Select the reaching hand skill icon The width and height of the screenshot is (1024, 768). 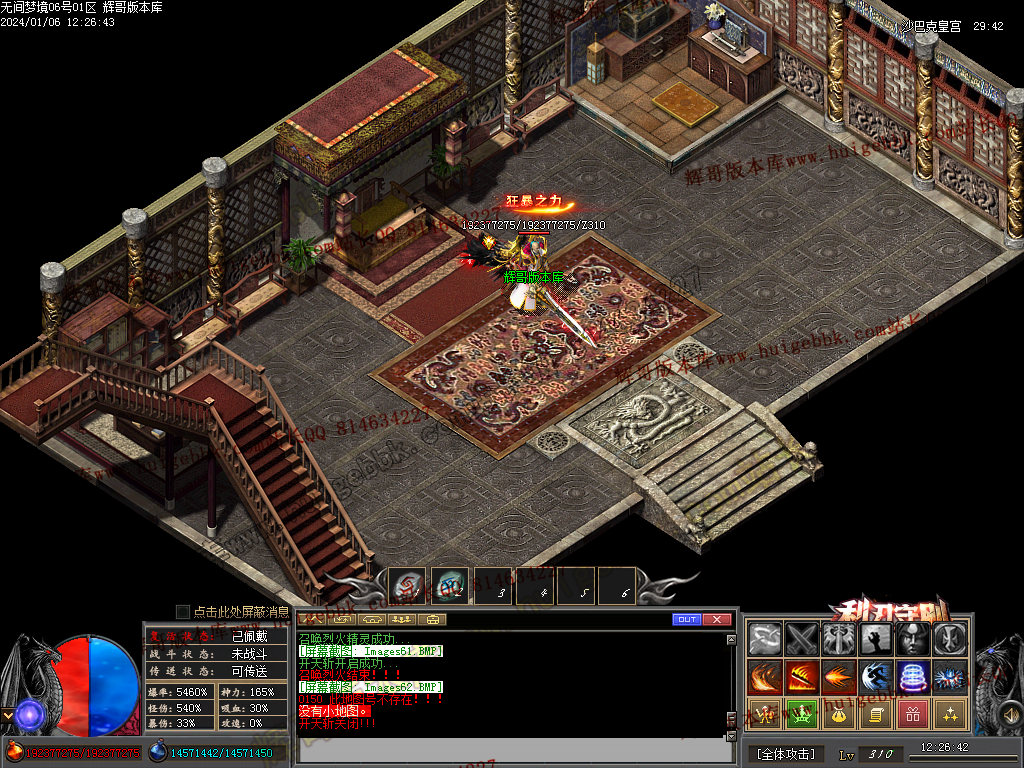(x=876, y=639)
